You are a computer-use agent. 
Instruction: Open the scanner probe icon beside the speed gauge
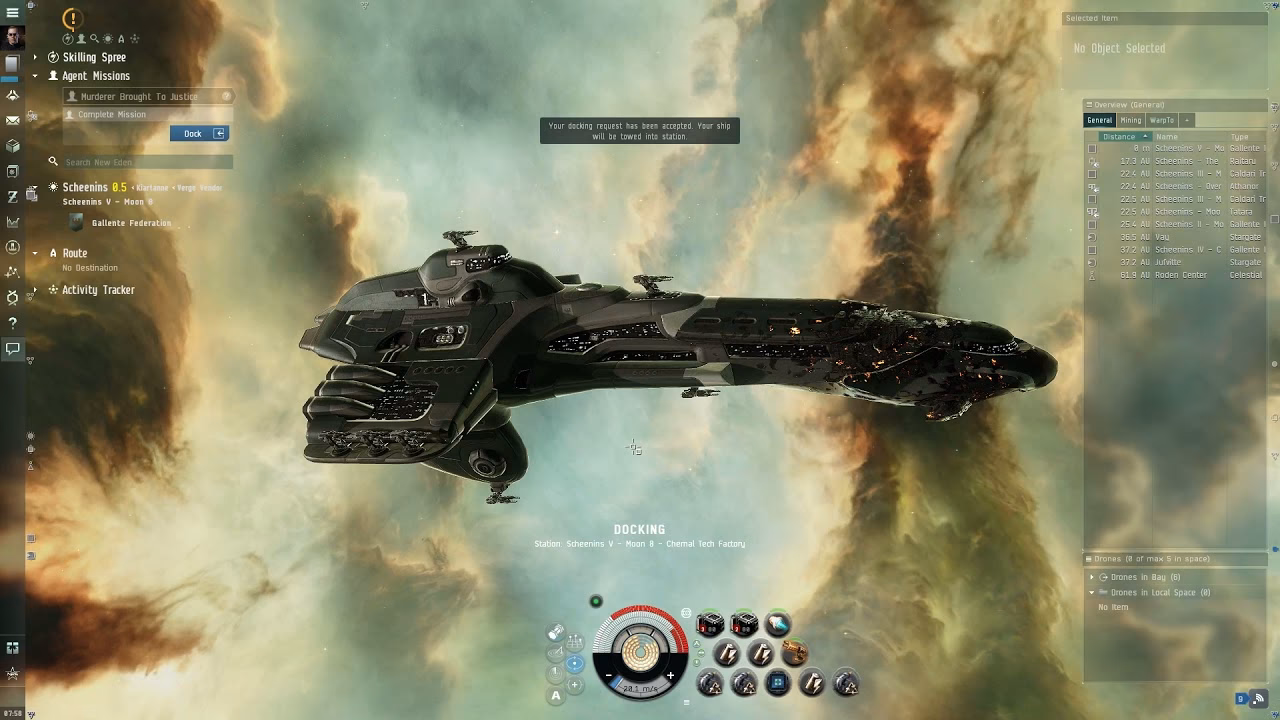[556, 631]
